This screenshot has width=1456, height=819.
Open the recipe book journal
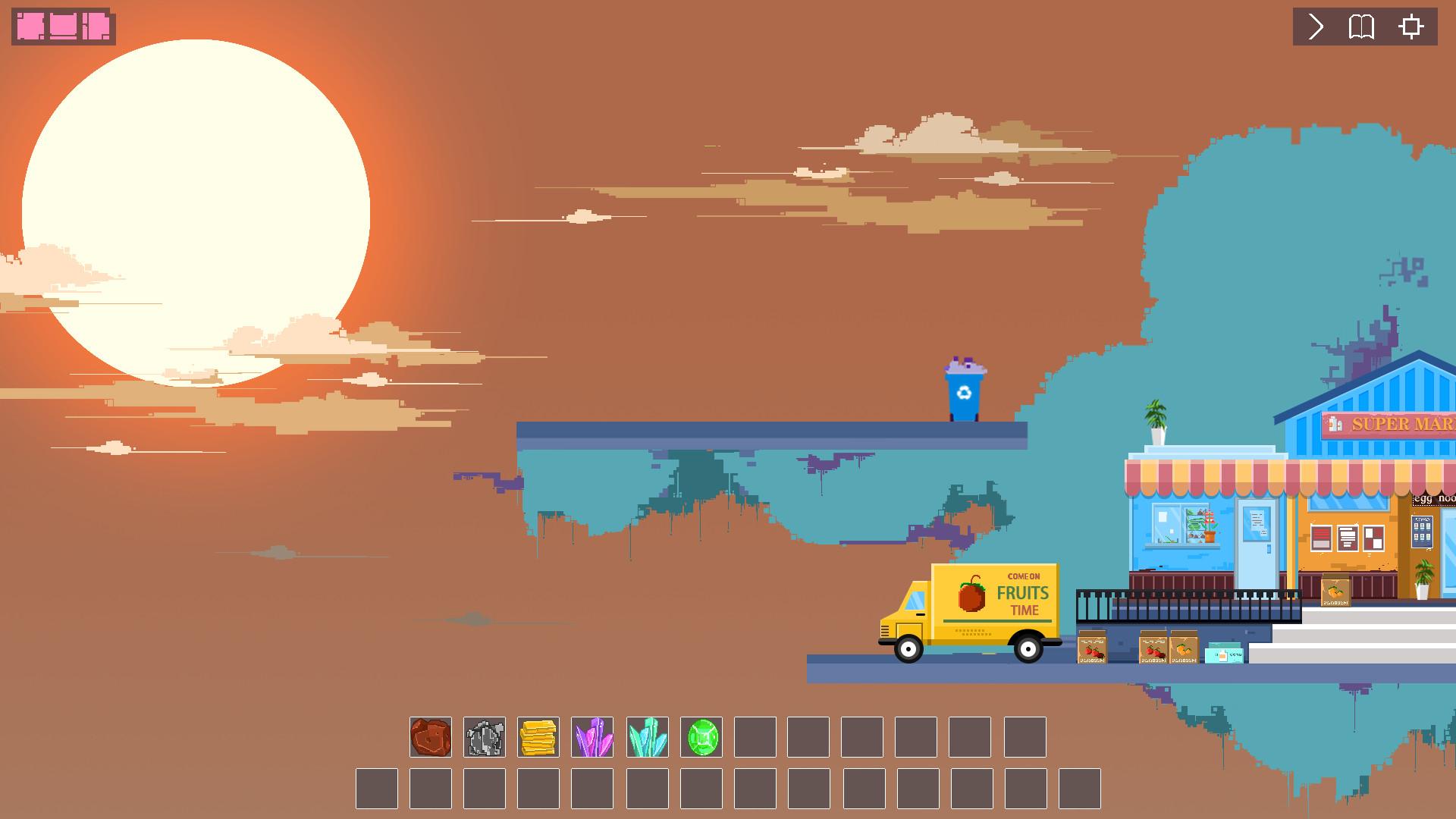click(x=1360, y=27)
